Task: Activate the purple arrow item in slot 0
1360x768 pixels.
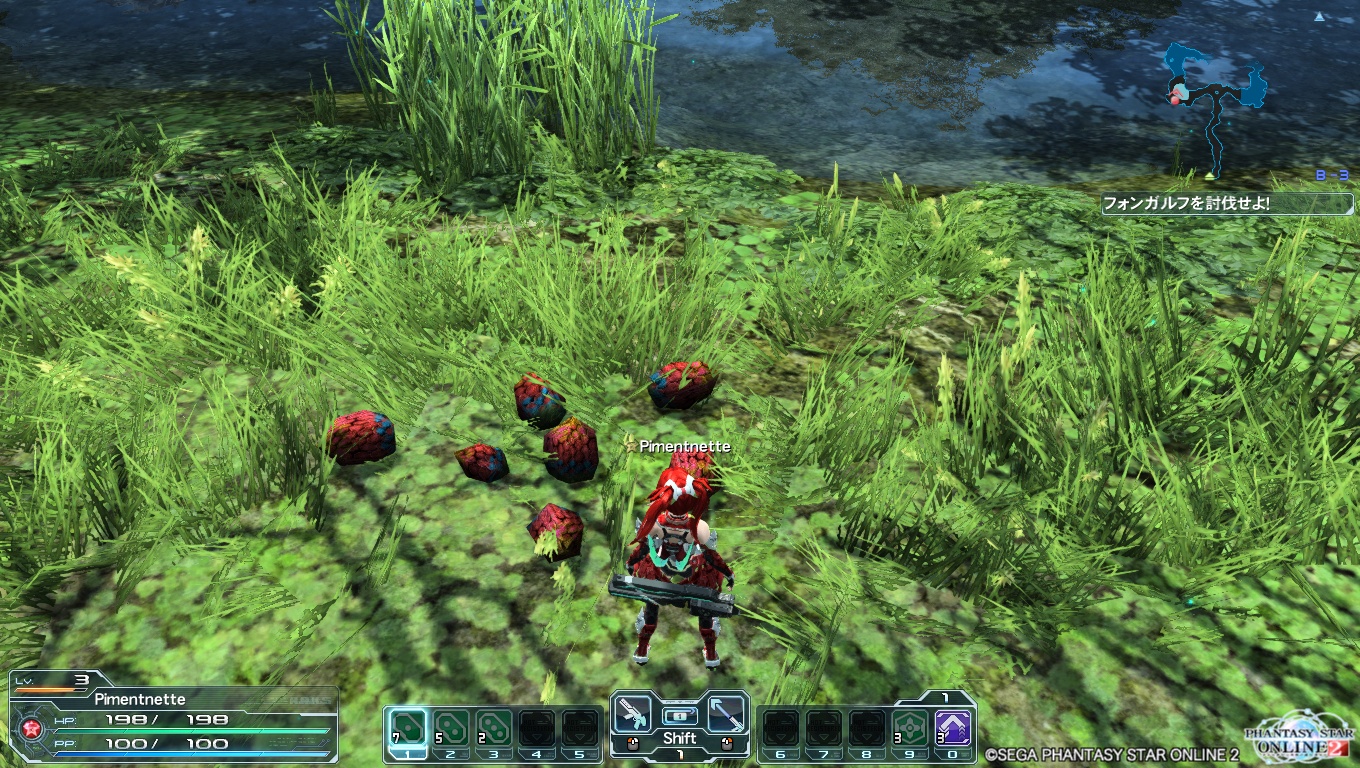Action: pyautogui.click(x=952, y=727)
